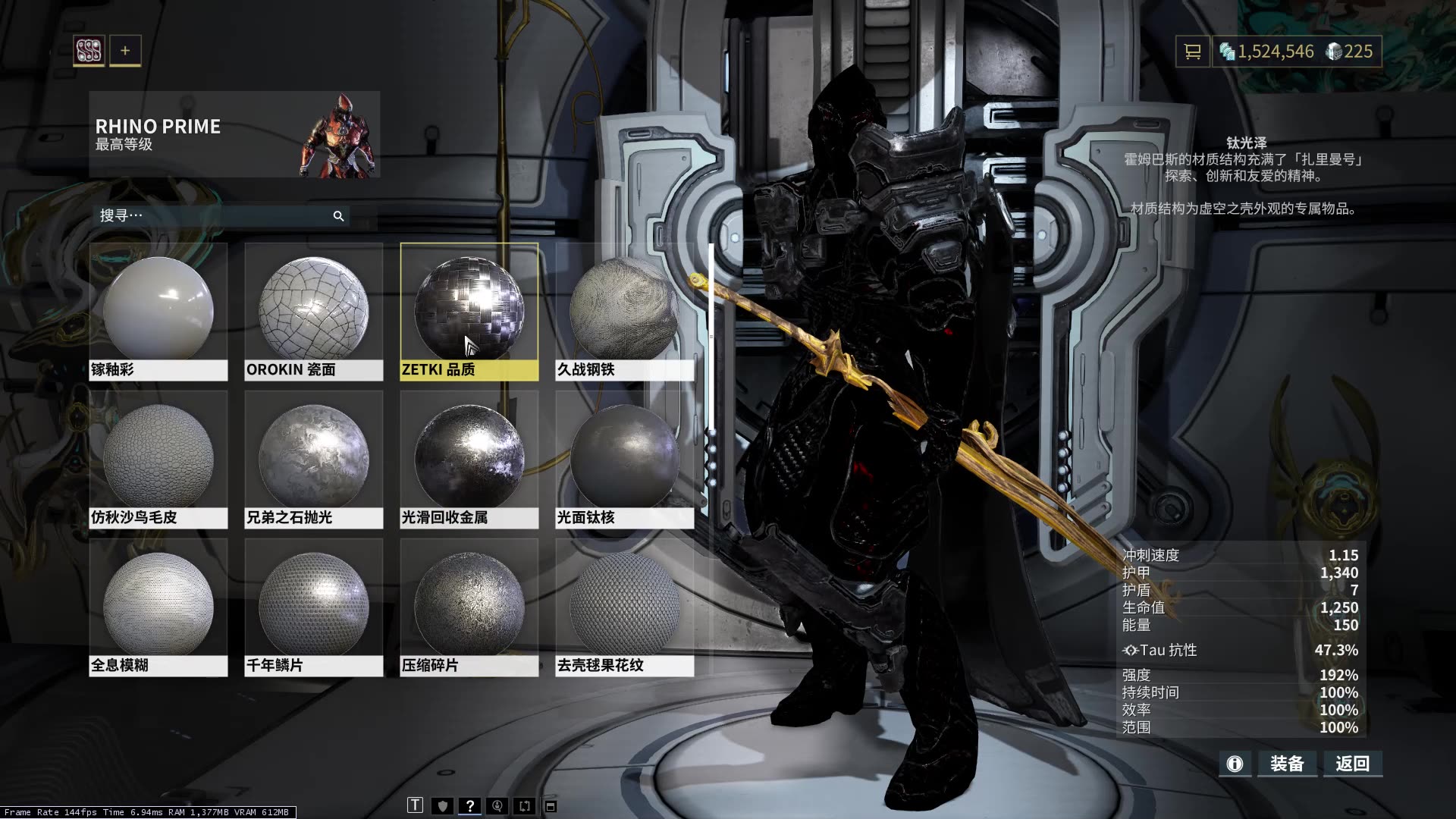Pick the 光滑回收金属 swatch
The image size is (1456, 819).
(469, 457)
